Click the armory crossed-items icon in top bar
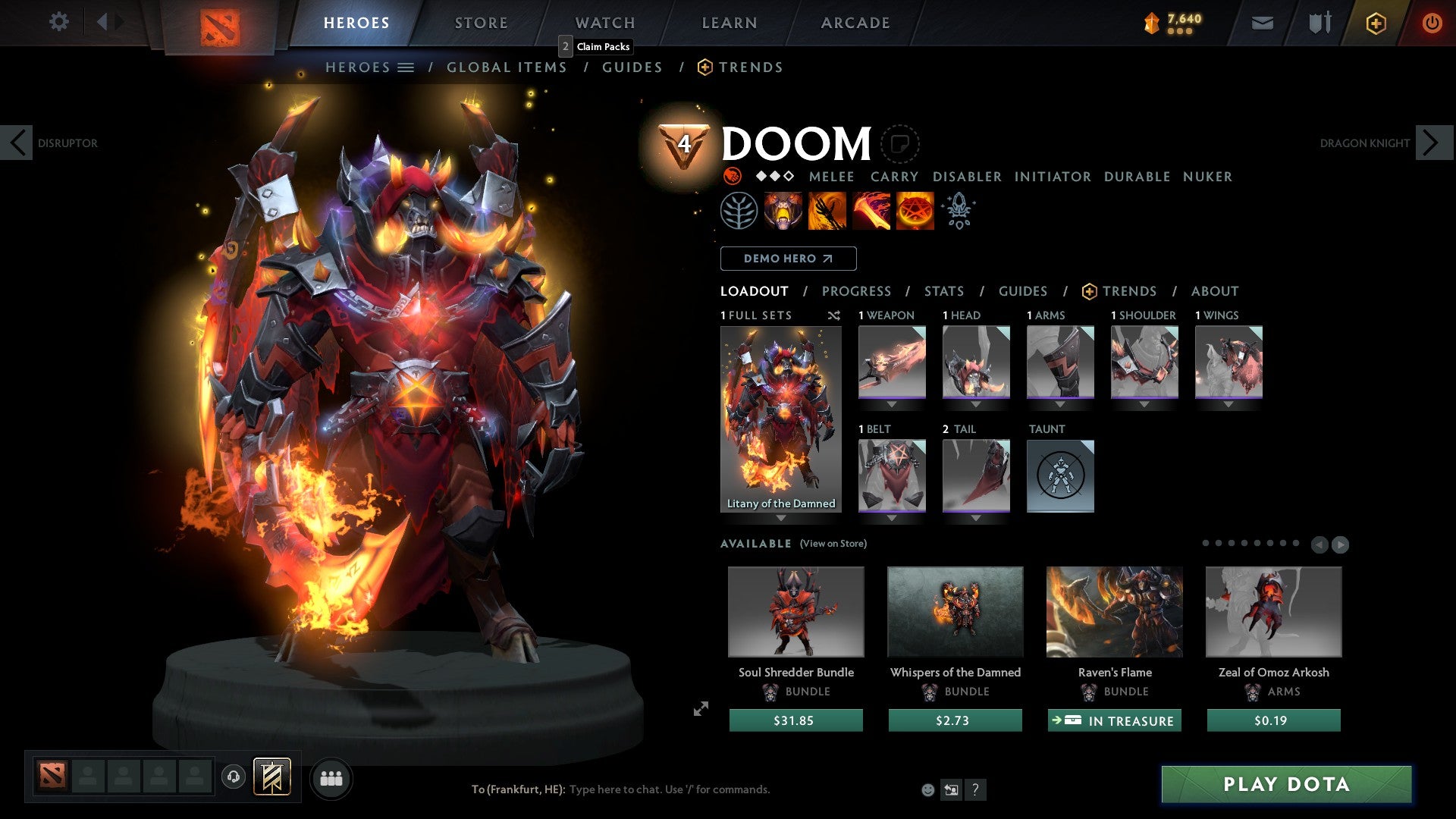The image size is (1456, 819). click(x=1319, y=23)
